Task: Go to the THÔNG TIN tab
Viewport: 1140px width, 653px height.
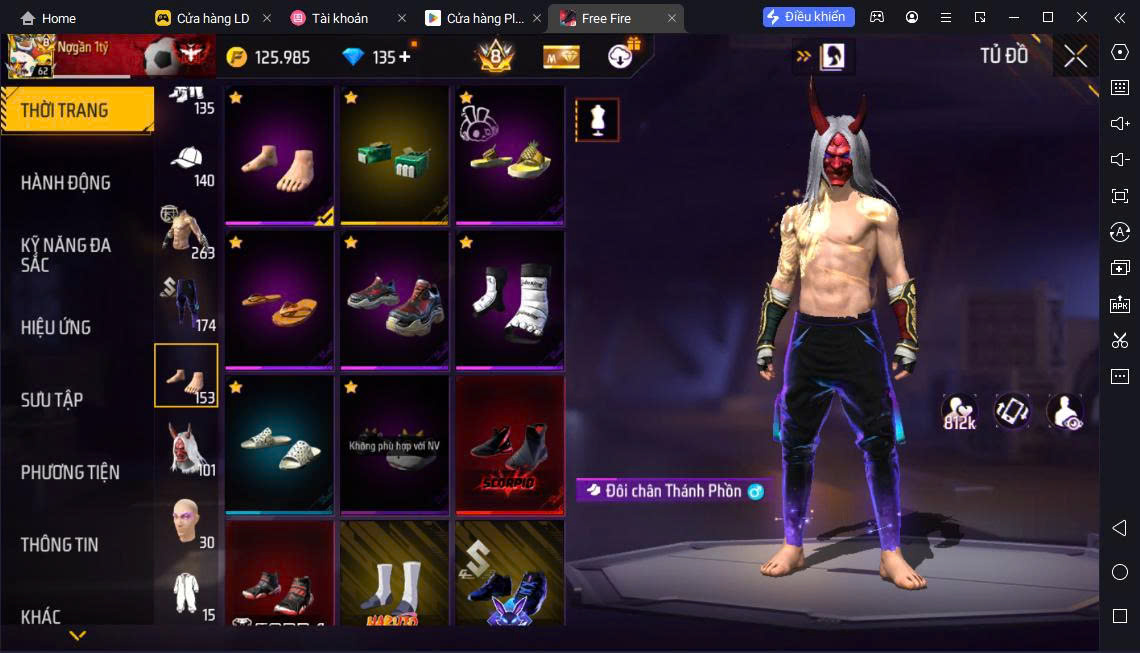Action: click(x=60, y=544)
